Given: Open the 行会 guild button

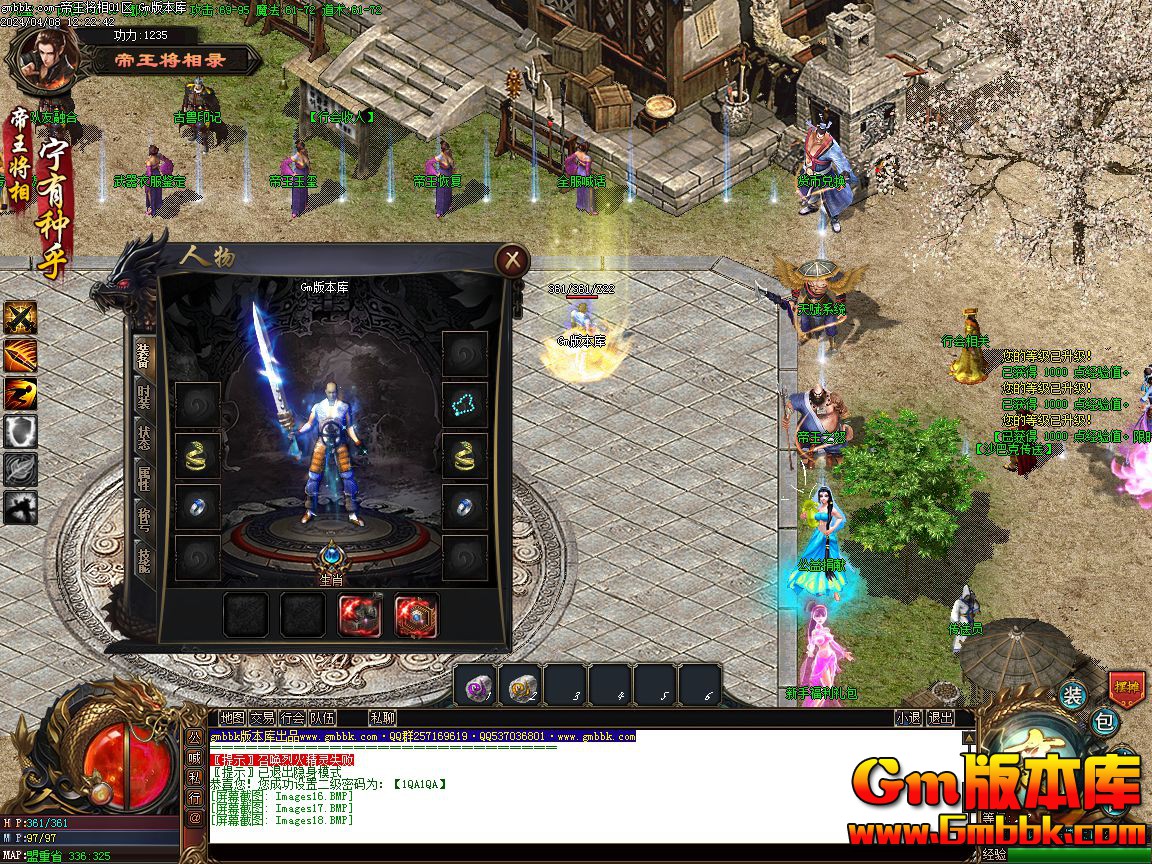Looking at the screenshot, I should tap(292, 717).
